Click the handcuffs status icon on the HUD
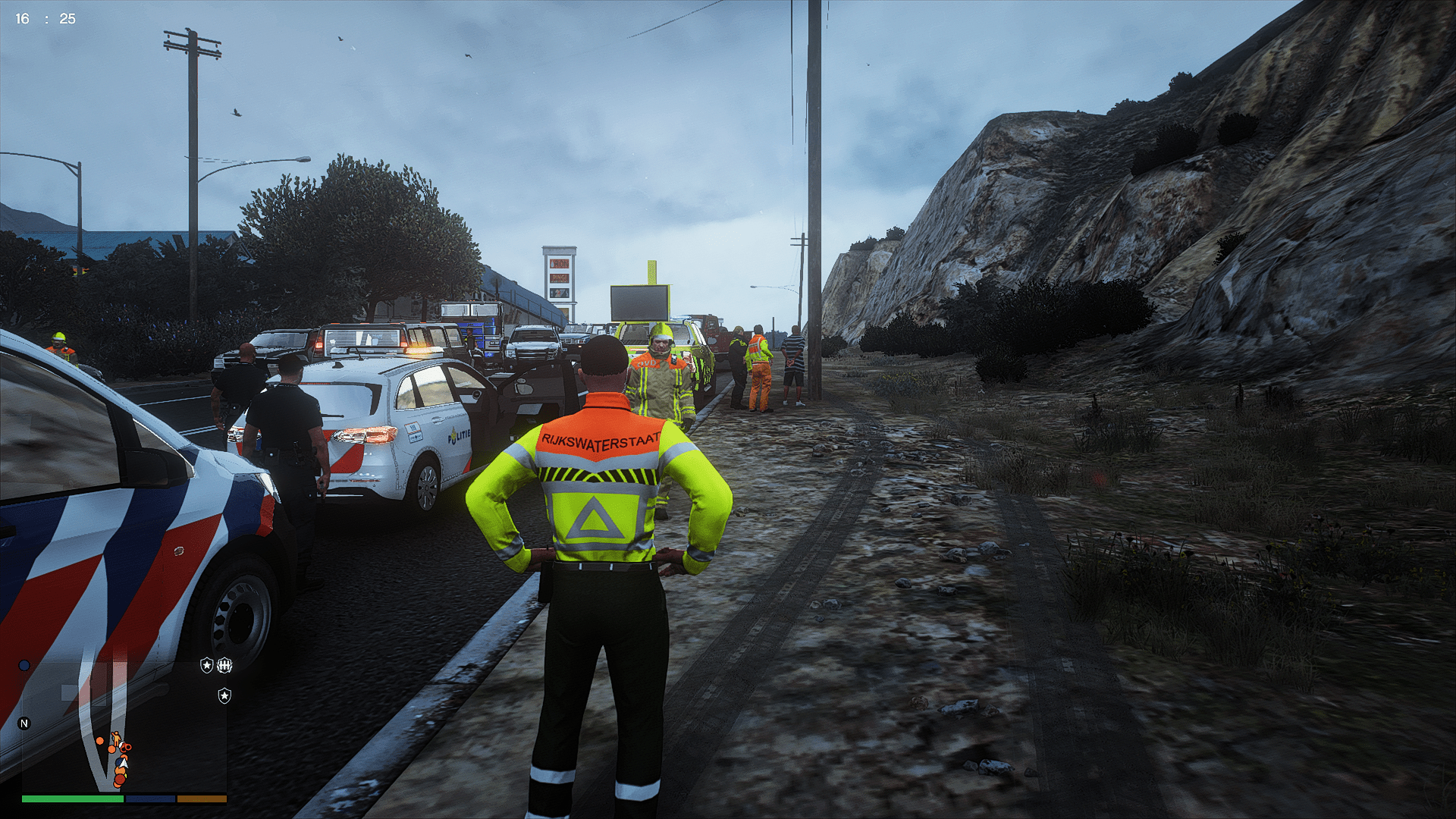Viewport: 1456px width, 819px height. click(x=224, y=666)
